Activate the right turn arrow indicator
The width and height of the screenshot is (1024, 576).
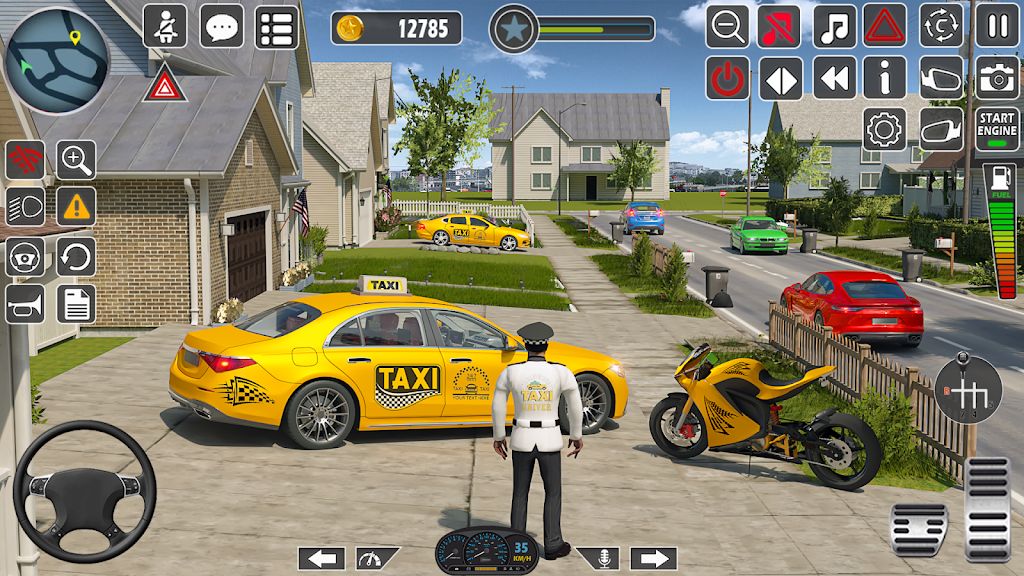[x=653, y=559]
